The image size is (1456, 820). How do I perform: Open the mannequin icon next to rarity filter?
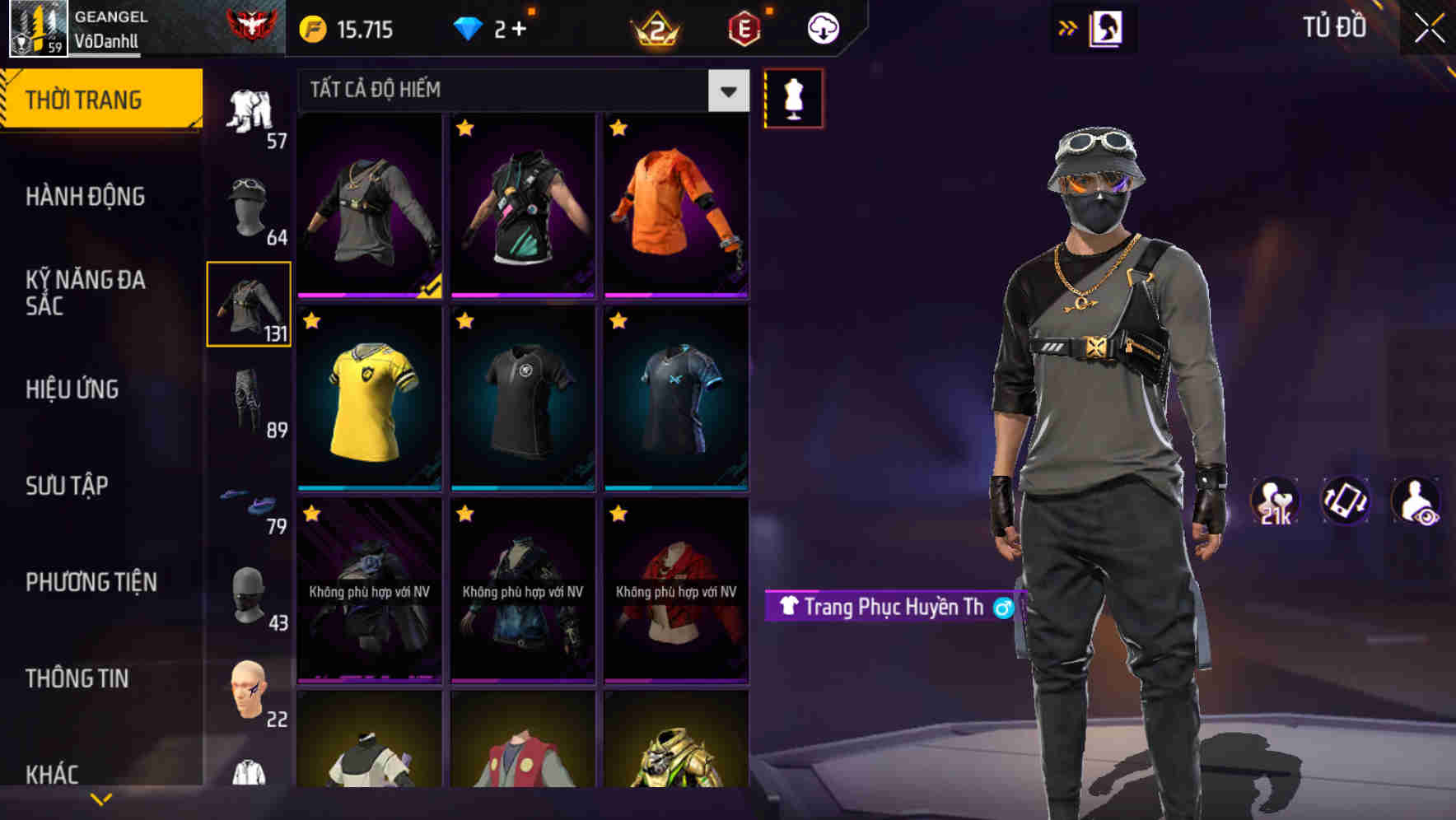792,97
